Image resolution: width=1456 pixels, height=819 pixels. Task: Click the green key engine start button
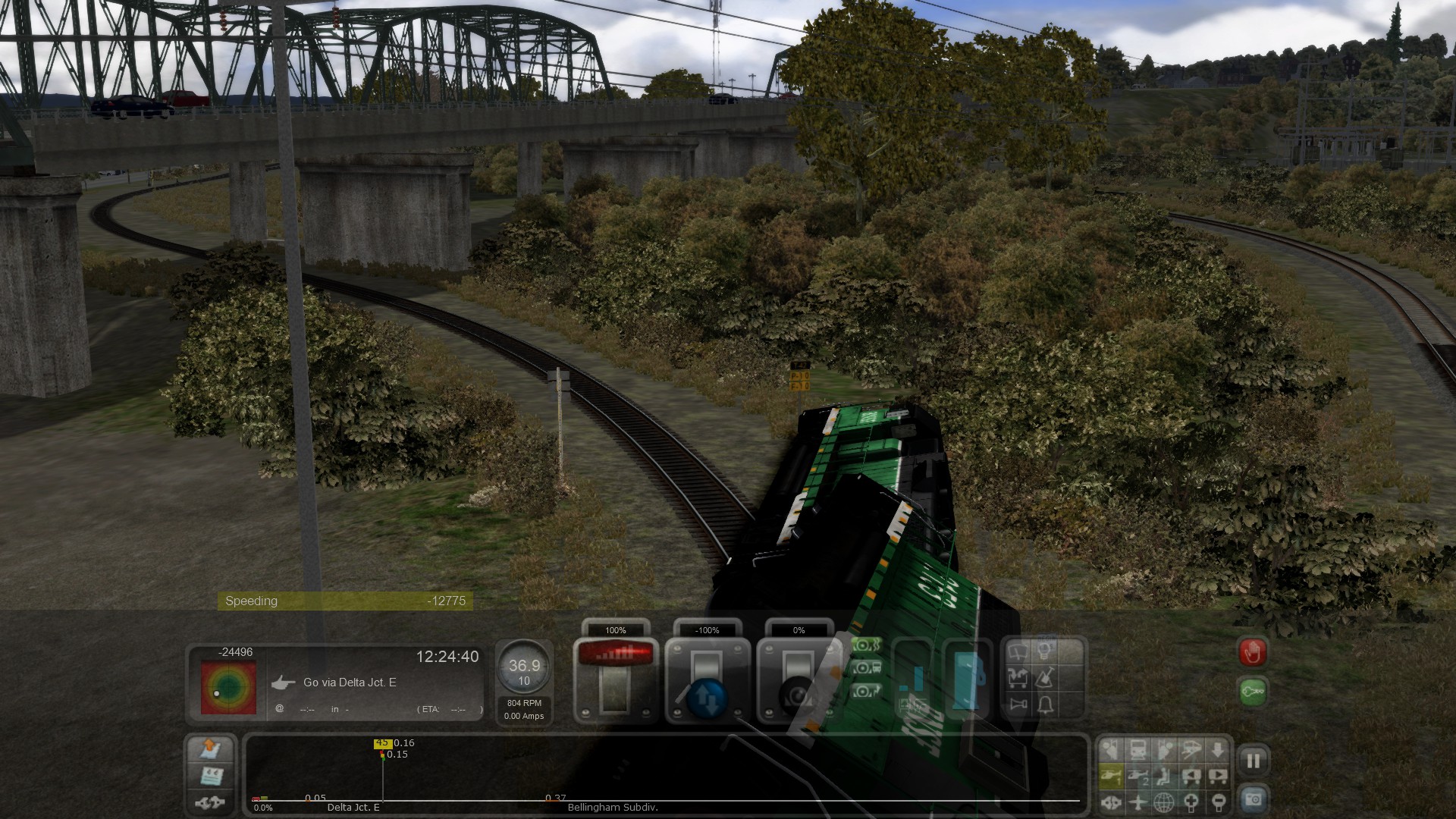(1253, 692)
